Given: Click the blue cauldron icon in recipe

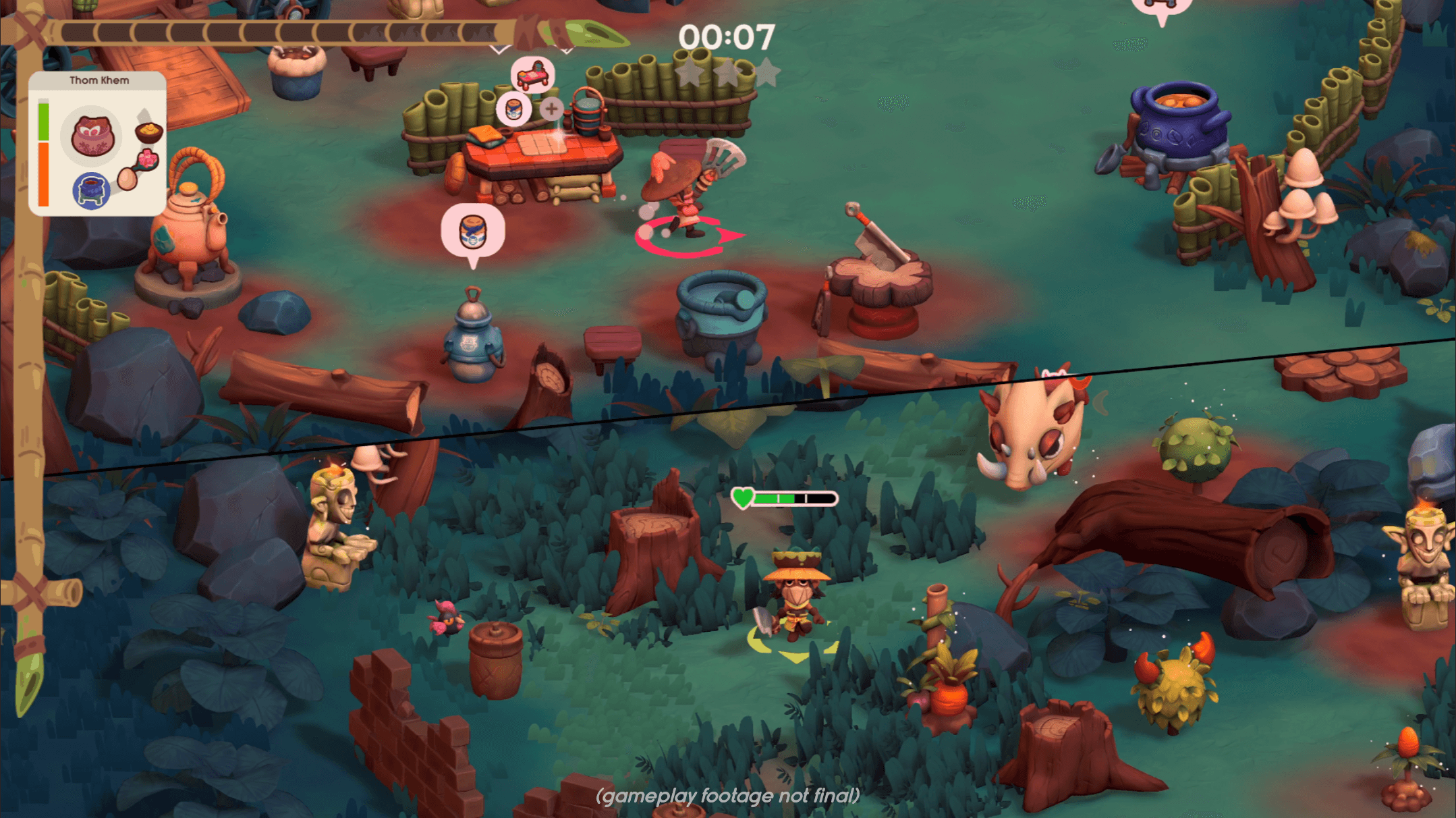Looking at the screenshot, I should [91, 190].
